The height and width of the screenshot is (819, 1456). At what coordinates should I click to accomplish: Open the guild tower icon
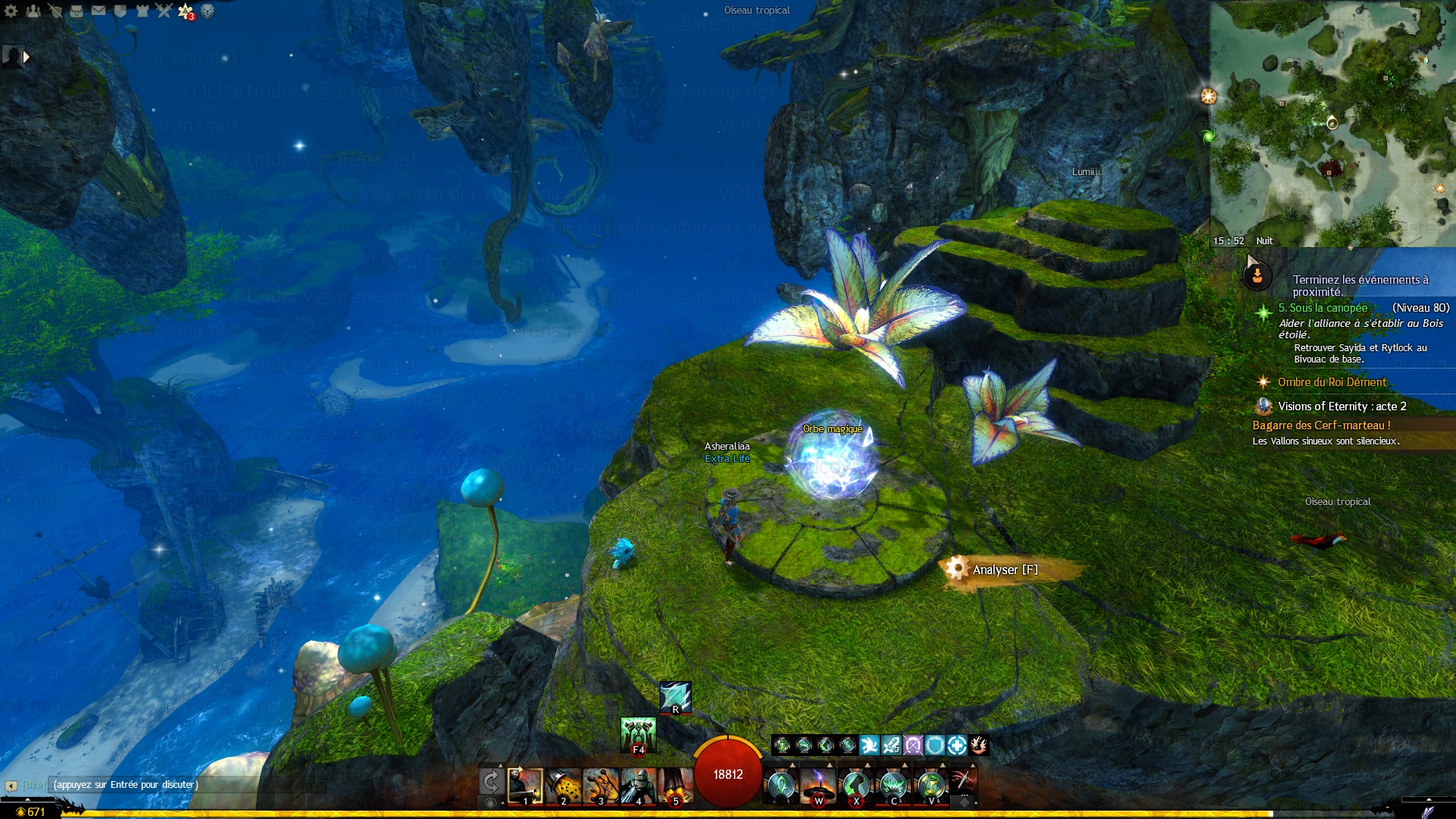(x=143, y=11)
